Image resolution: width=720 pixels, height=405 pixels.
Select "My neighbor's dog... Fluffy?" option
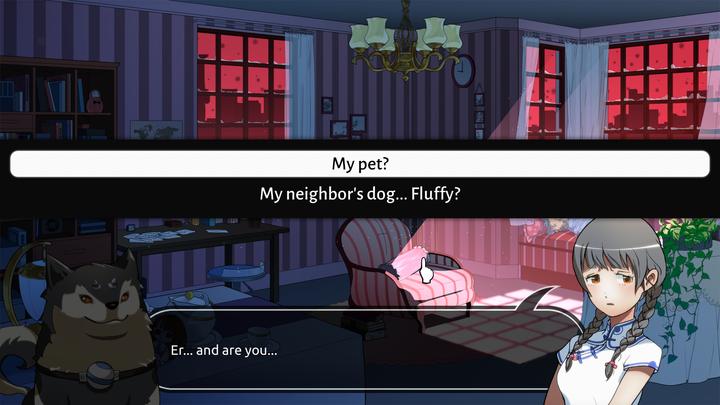(x=360, y=194)
